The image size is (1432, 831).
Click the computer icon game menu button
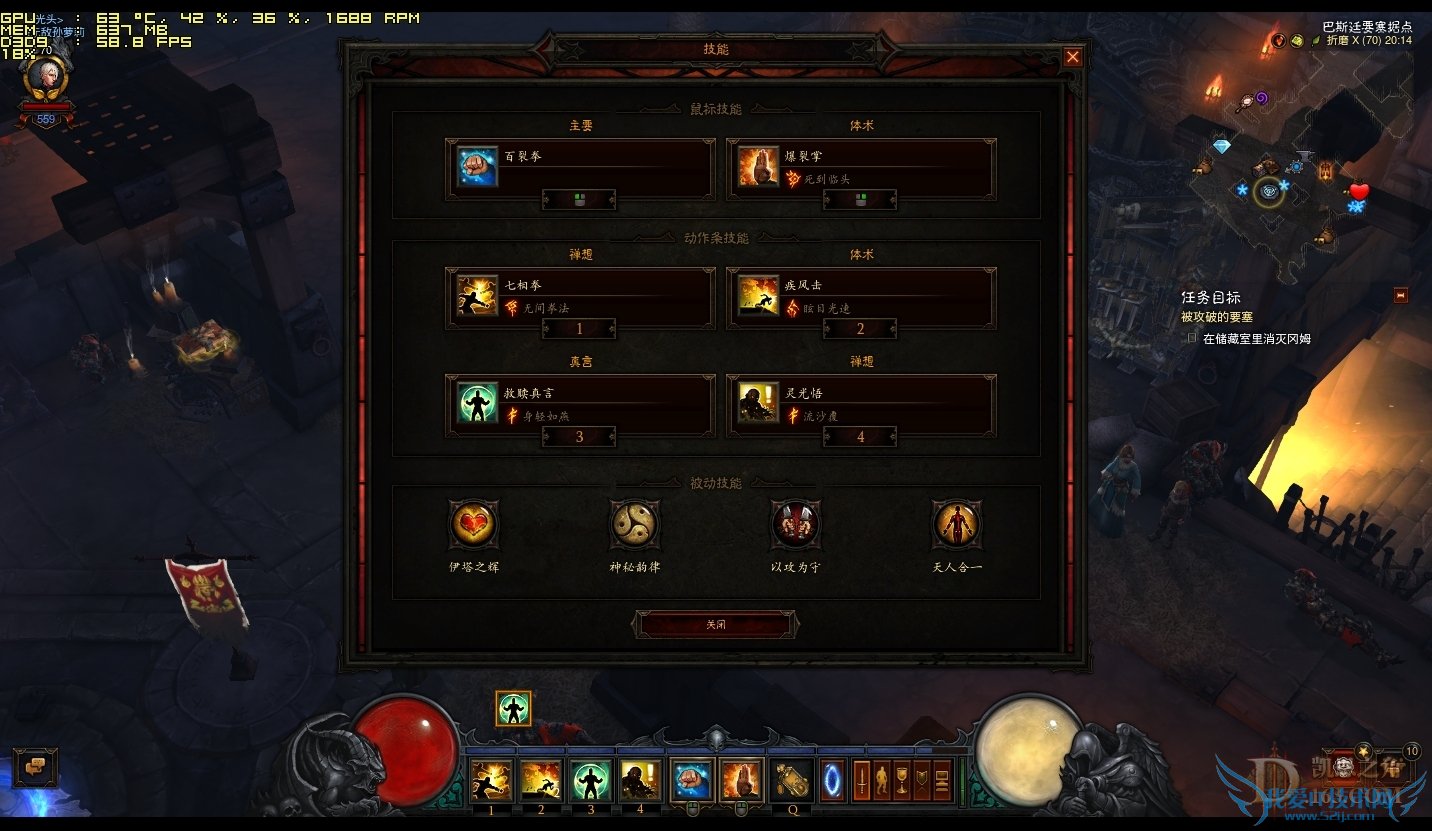point(942,781)
